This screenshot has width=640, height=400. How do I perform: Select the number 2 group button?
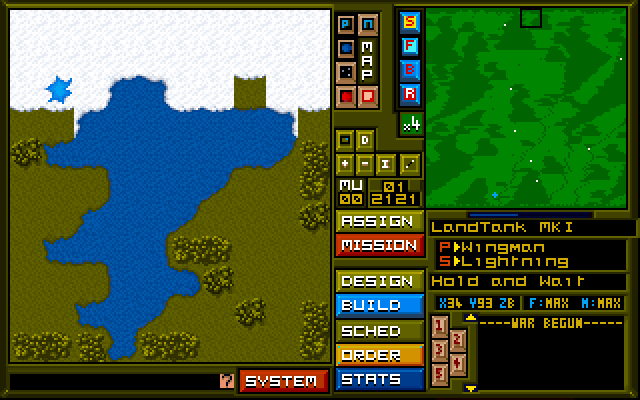[457, 338]
